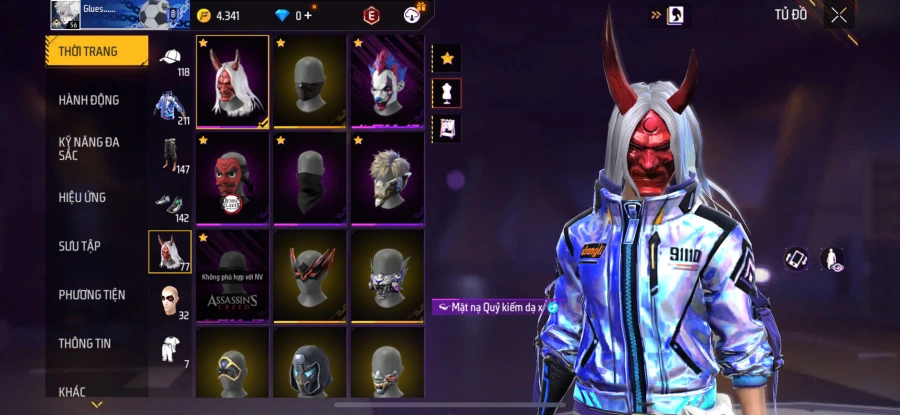Image resolution: width=900 pixels, height=415 pixels.
Task: Go to the Sưu Tập category
Action: (79, 246)
